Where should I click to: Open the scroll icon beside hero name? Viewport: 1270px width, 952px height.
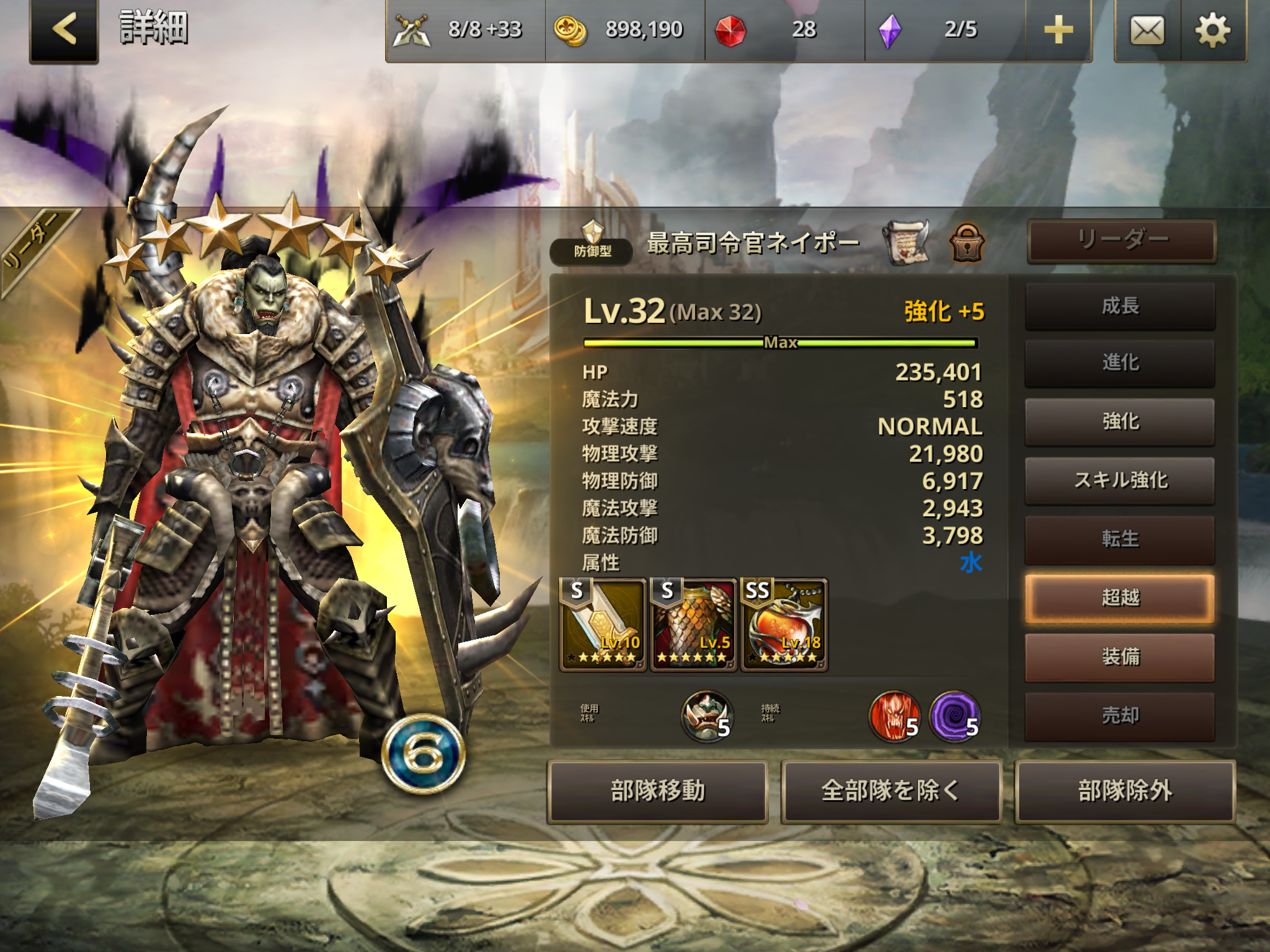[906, 242]
